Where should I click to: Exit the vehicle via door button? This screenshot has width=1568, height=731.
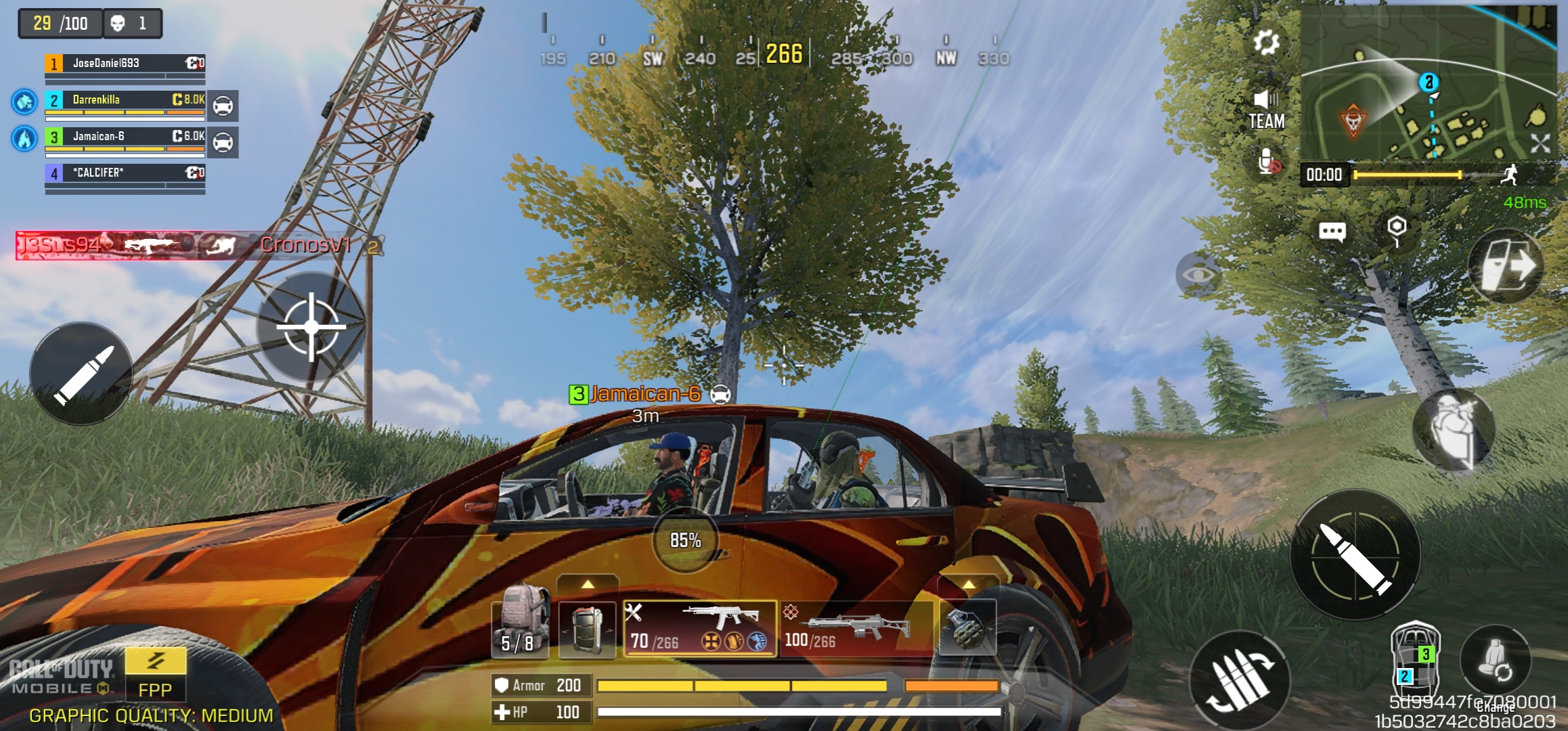pyautogui.click(x=1507, y=267)
